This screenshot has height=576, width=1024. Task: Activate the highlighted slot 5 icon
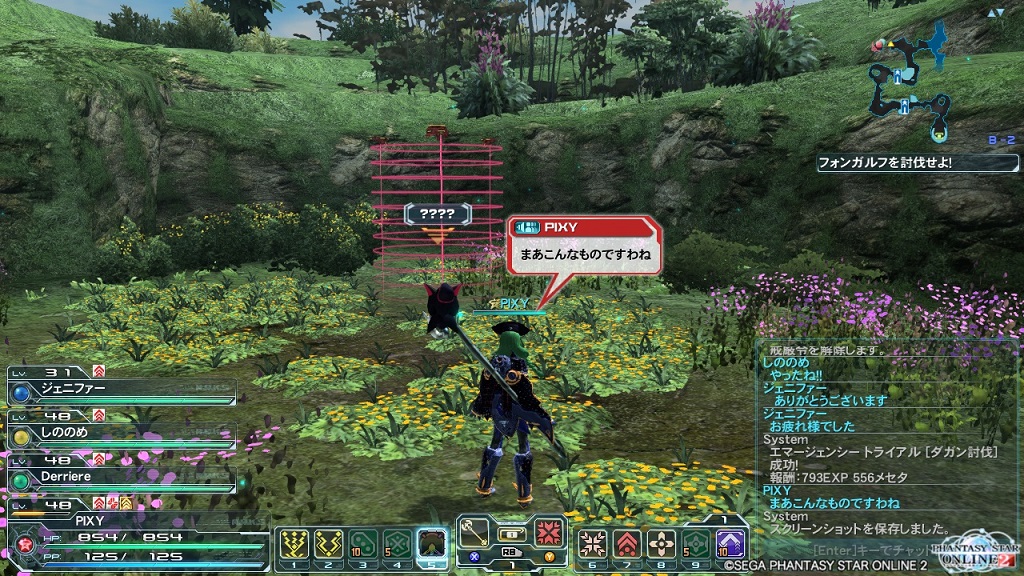(x=432, y=544)
